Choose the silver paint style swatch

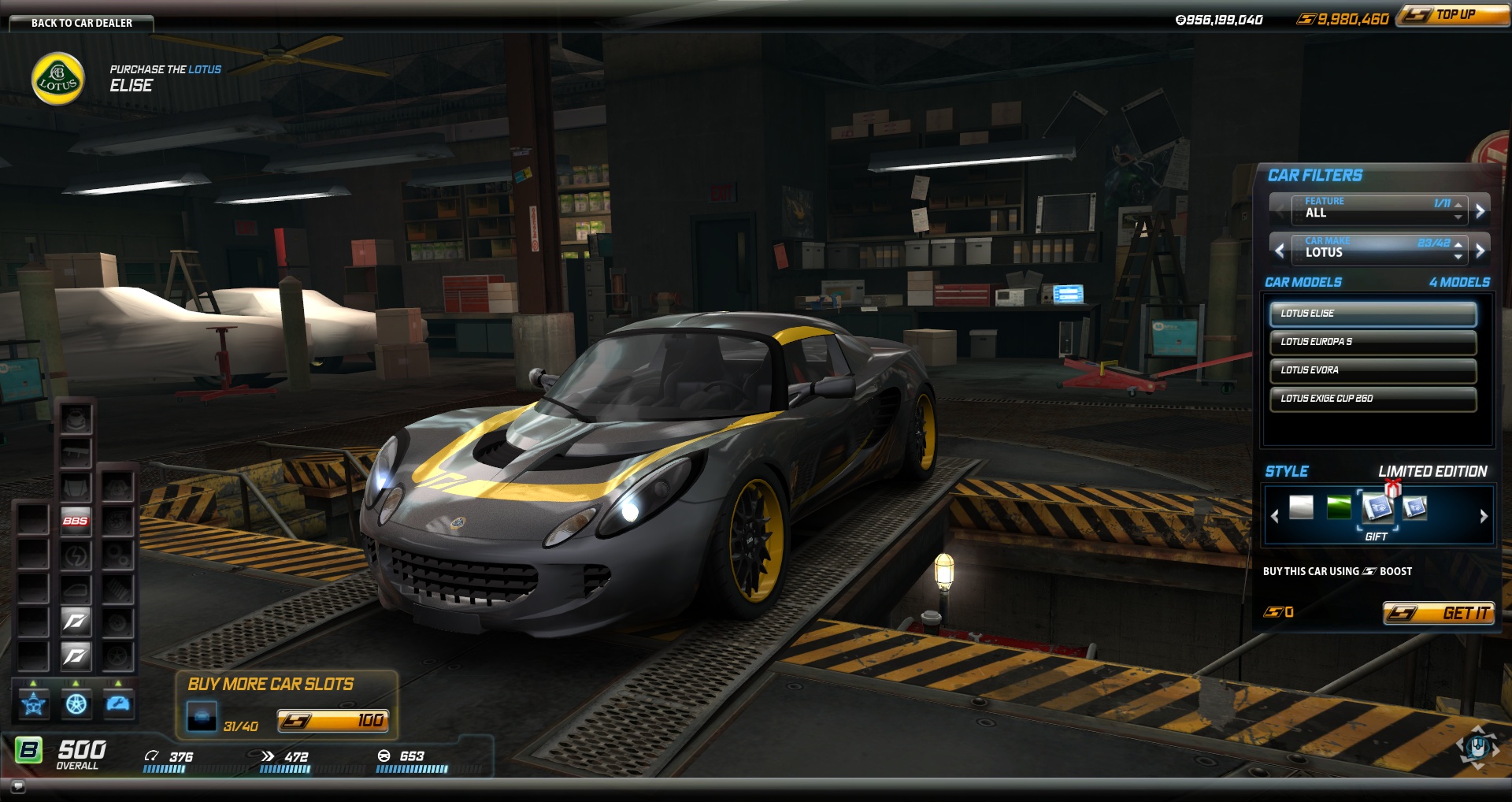point(1301,508)
